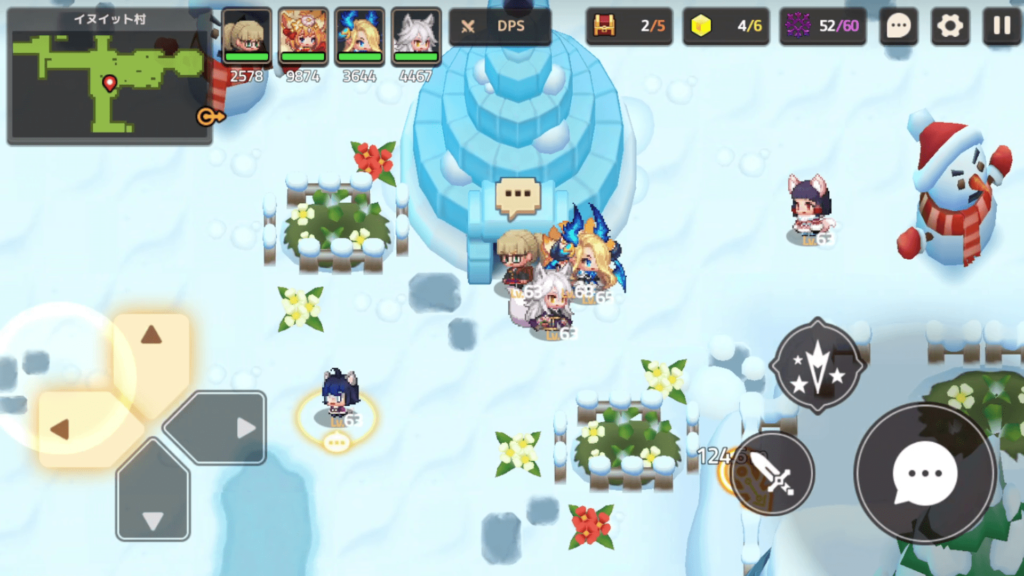Move right with the D-pad arrow

(x=232, y=428)
